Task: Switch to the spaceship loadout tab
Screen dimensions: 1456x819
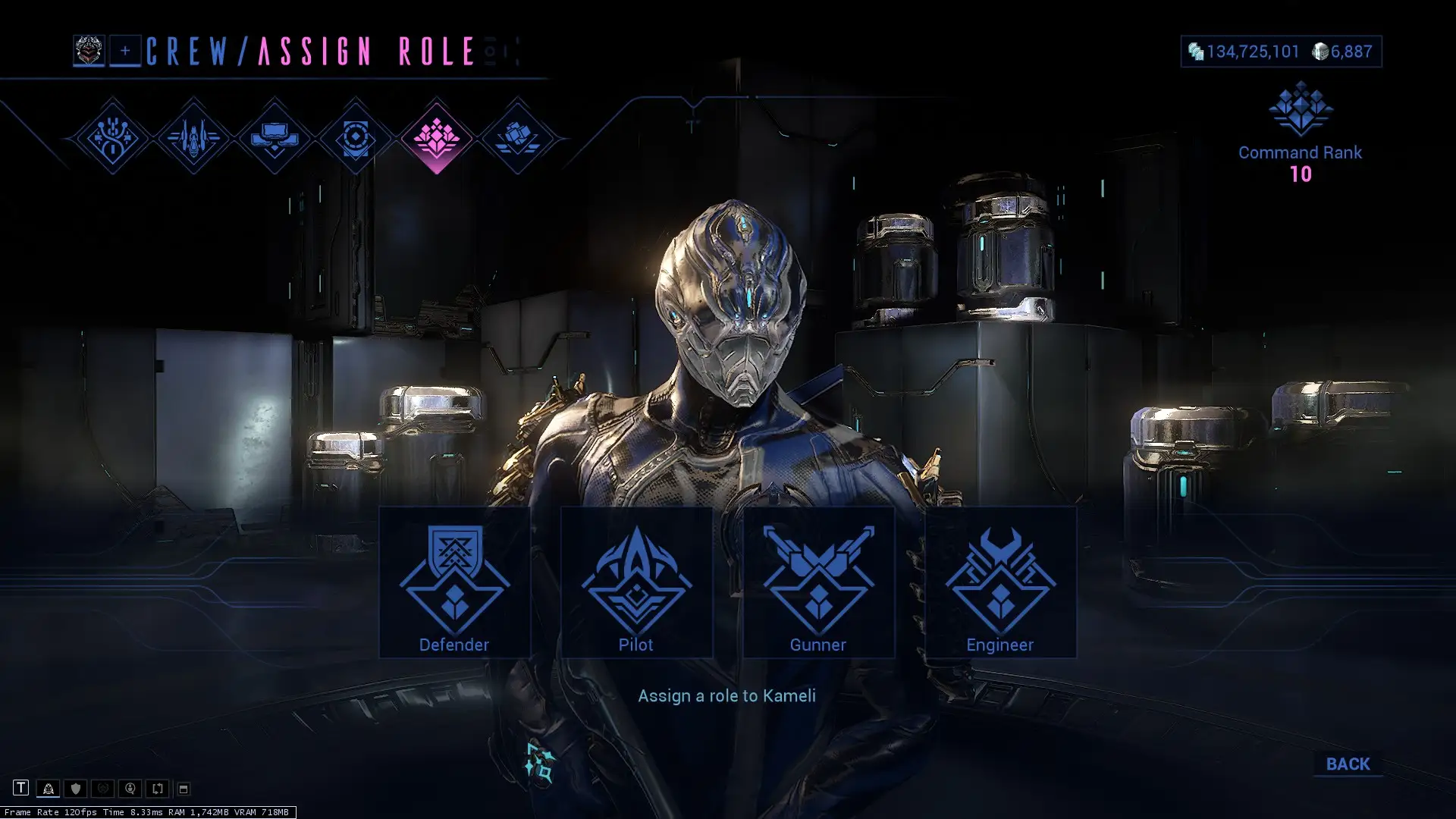Action: coord(193,137)
